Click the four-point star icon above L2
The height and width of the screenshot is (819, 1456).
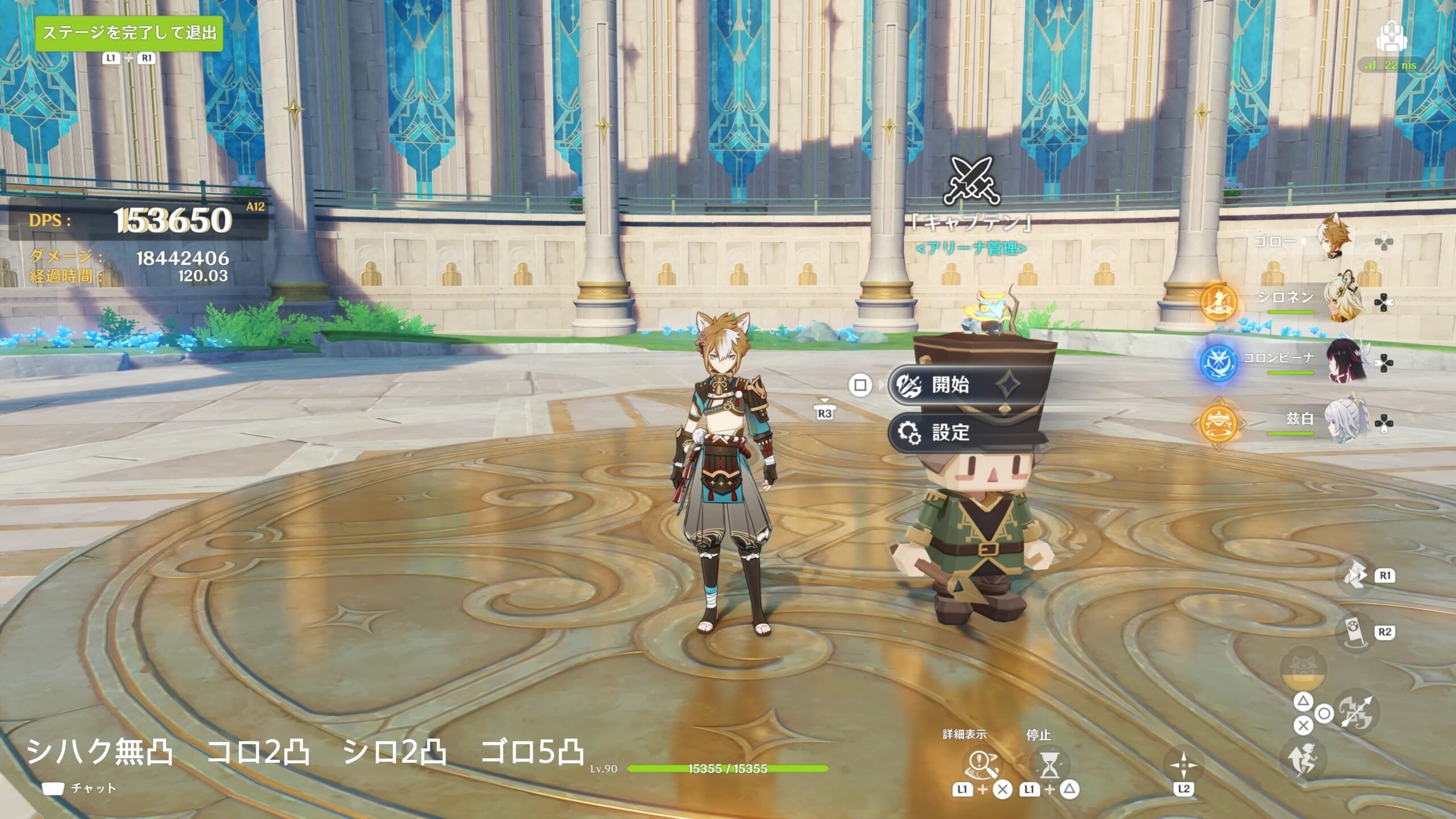[x=1183, y=766]
